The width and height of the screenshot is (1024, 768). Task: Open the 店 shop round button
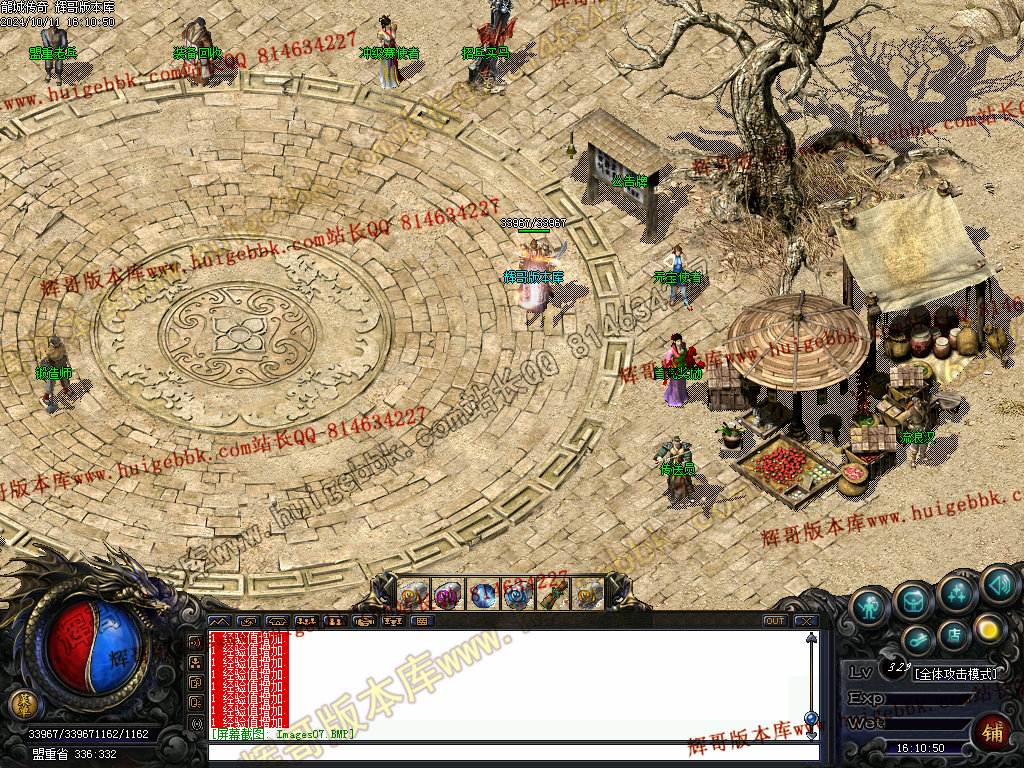954,634
